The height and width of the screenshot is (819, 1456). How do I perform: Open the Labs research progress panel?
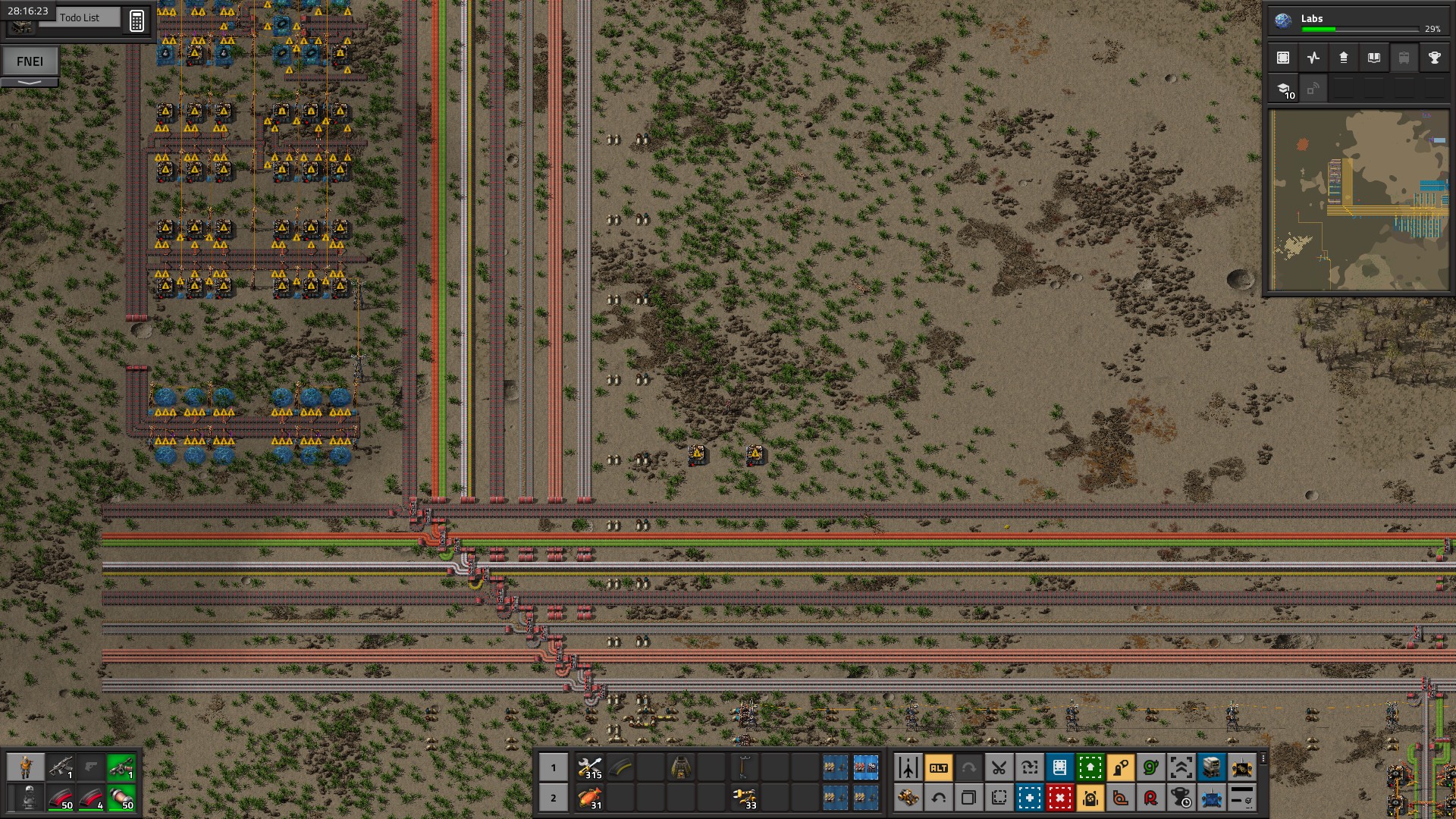tap(1357, 21)
